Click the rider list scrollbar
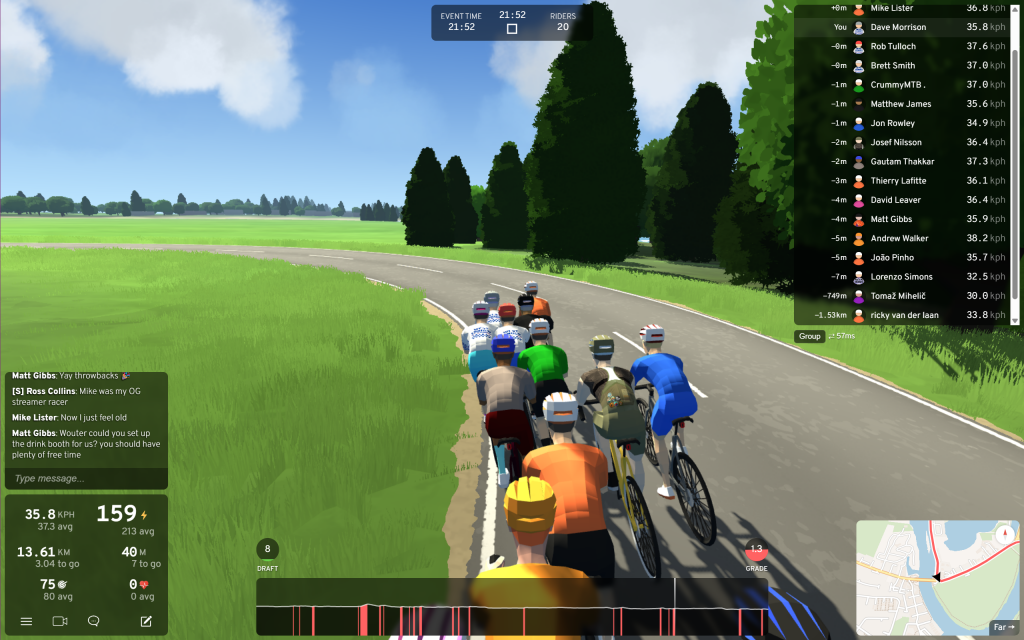Image resolution: width=1024 pixels, height=640 pixels. (1016, 160)
